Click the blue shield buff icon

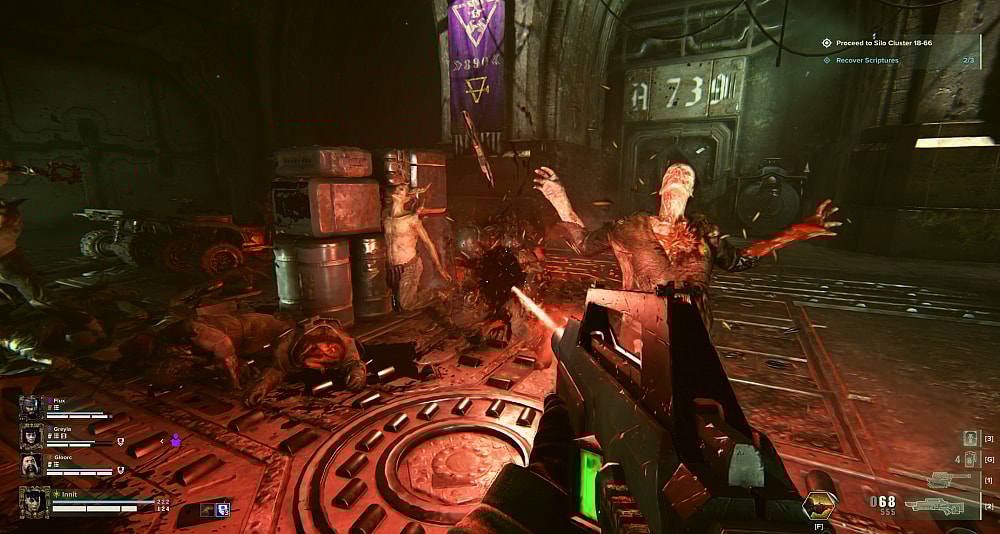pos(223,509)
